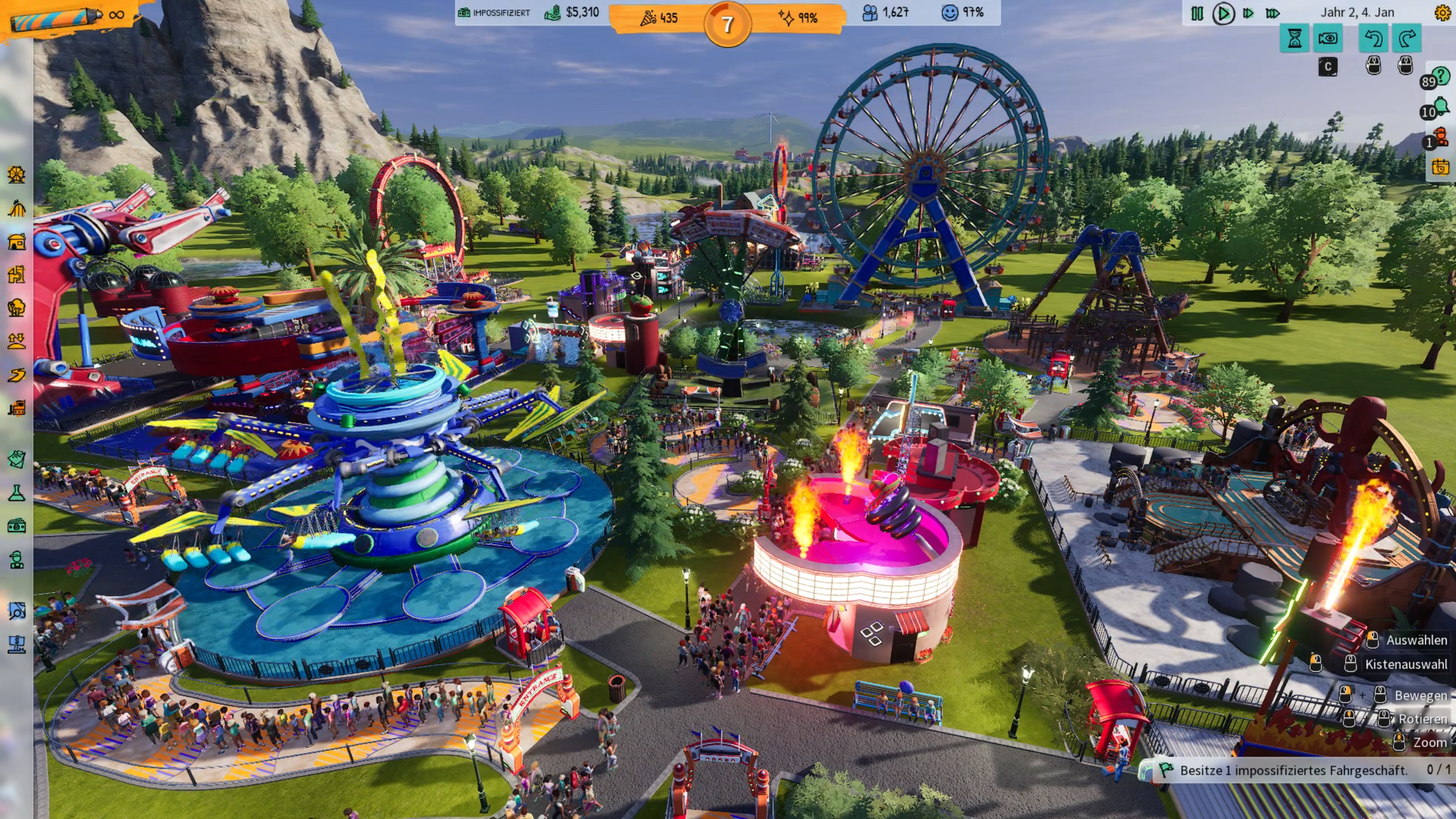Choose the terrain raise/lower tool
This screenshot has width=1456, height=819.
point(16,341)
